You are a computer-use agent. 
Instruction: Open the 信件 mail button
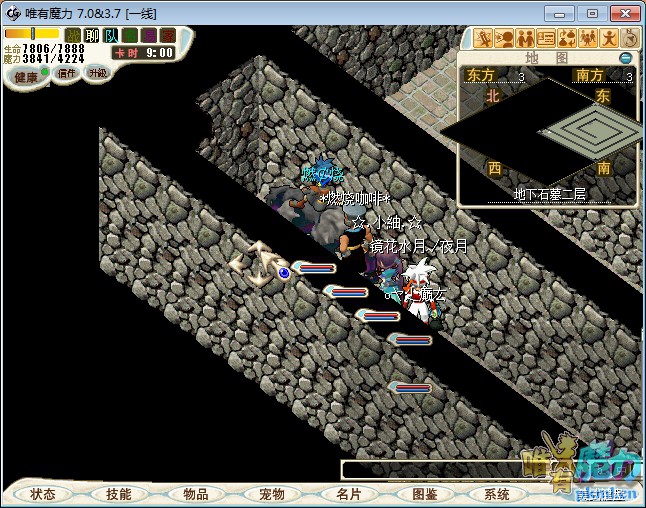(67, 74)
